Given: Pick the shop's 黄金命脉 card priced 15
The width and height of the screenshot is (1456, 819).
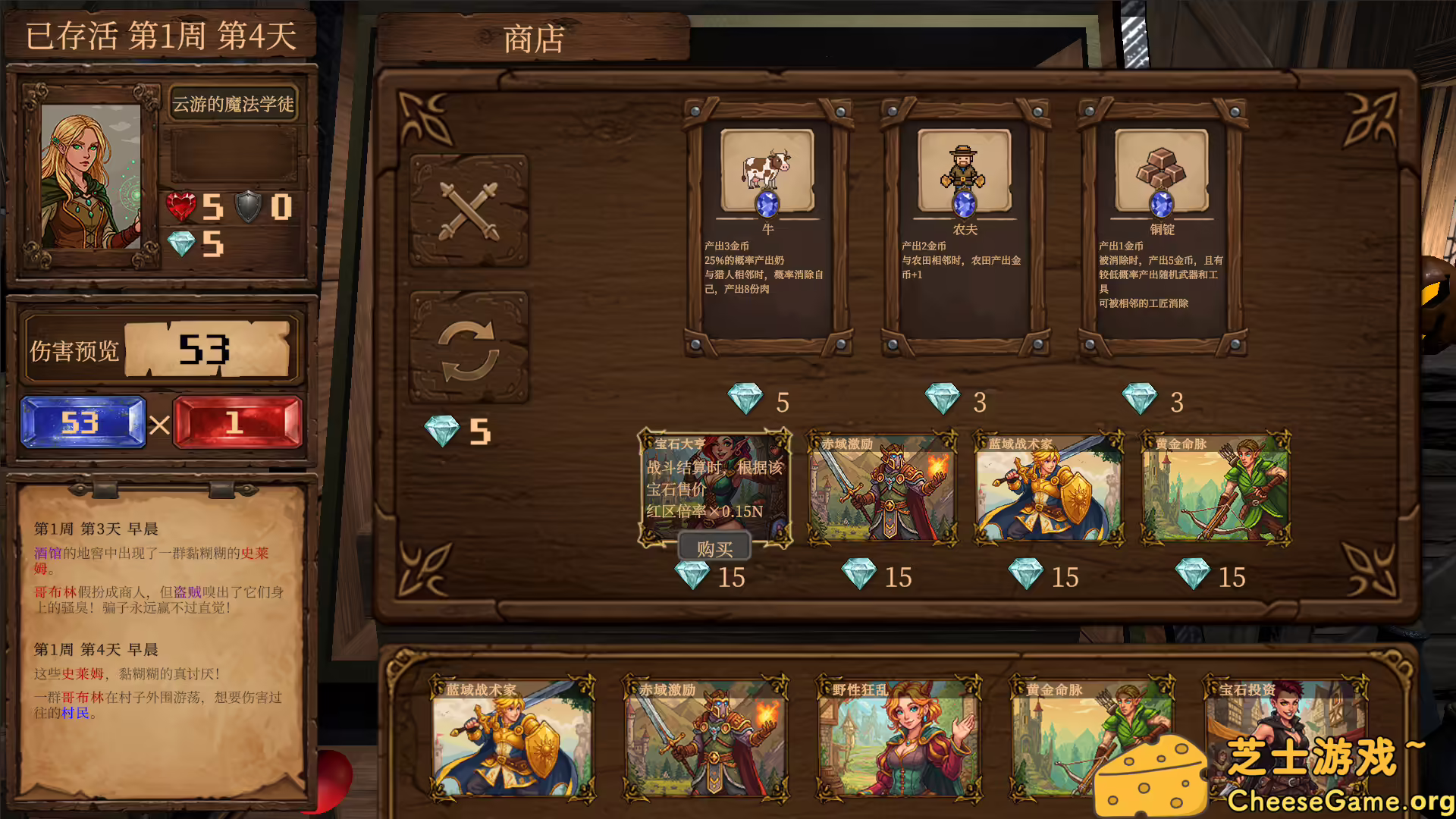Looking at the screenshot, I should (x=1216, y=489).
